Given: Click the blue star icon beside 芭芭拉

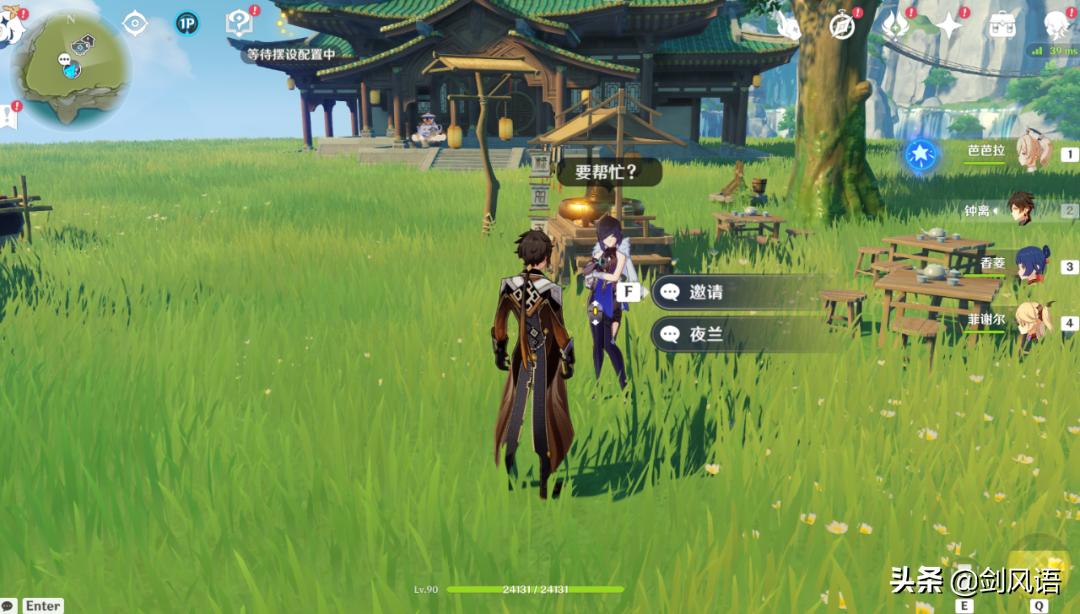Looking at the screenshot, I should [x=920, y=155].
